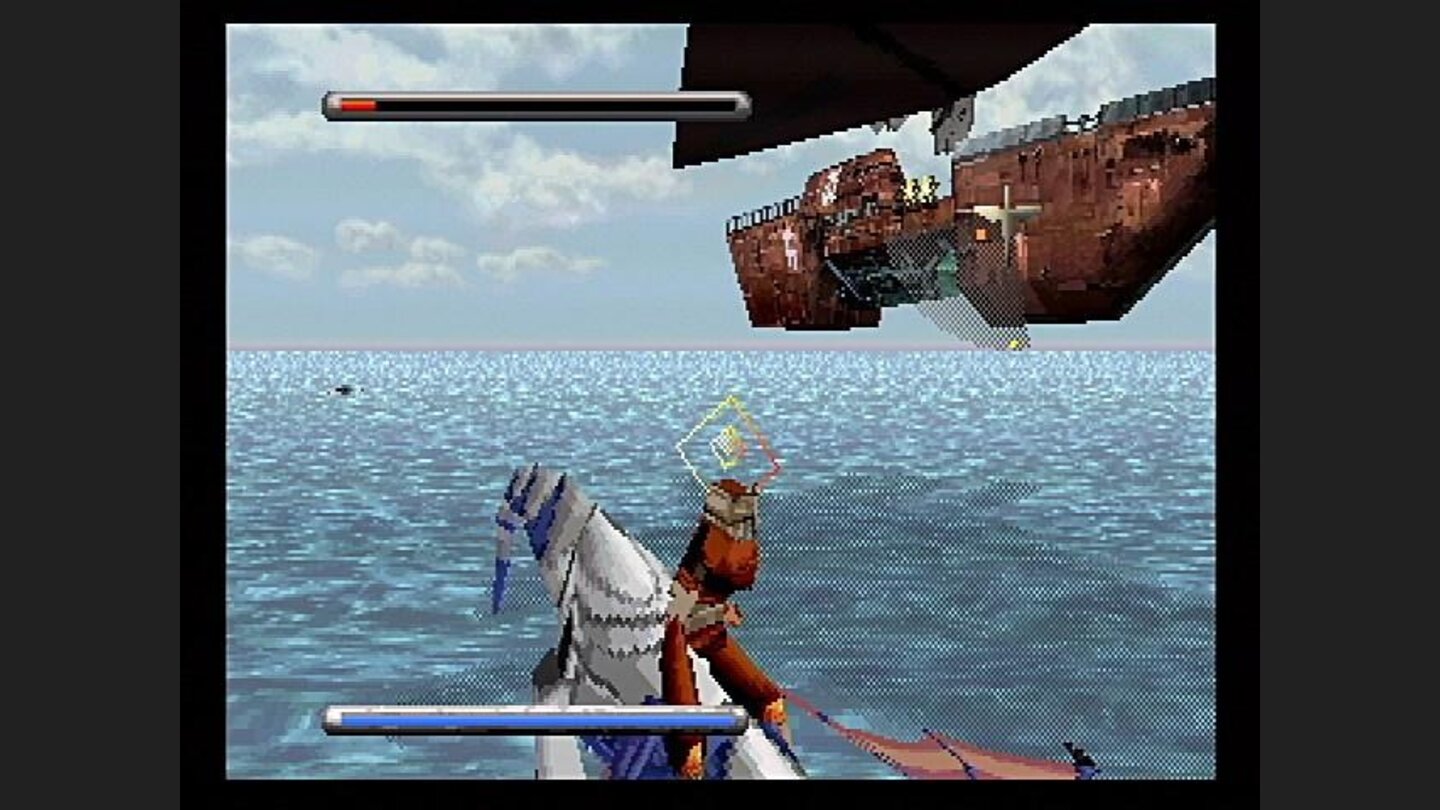
Task: Select the small lock-on cursor inside the reticle
Action: pos(722,447)
